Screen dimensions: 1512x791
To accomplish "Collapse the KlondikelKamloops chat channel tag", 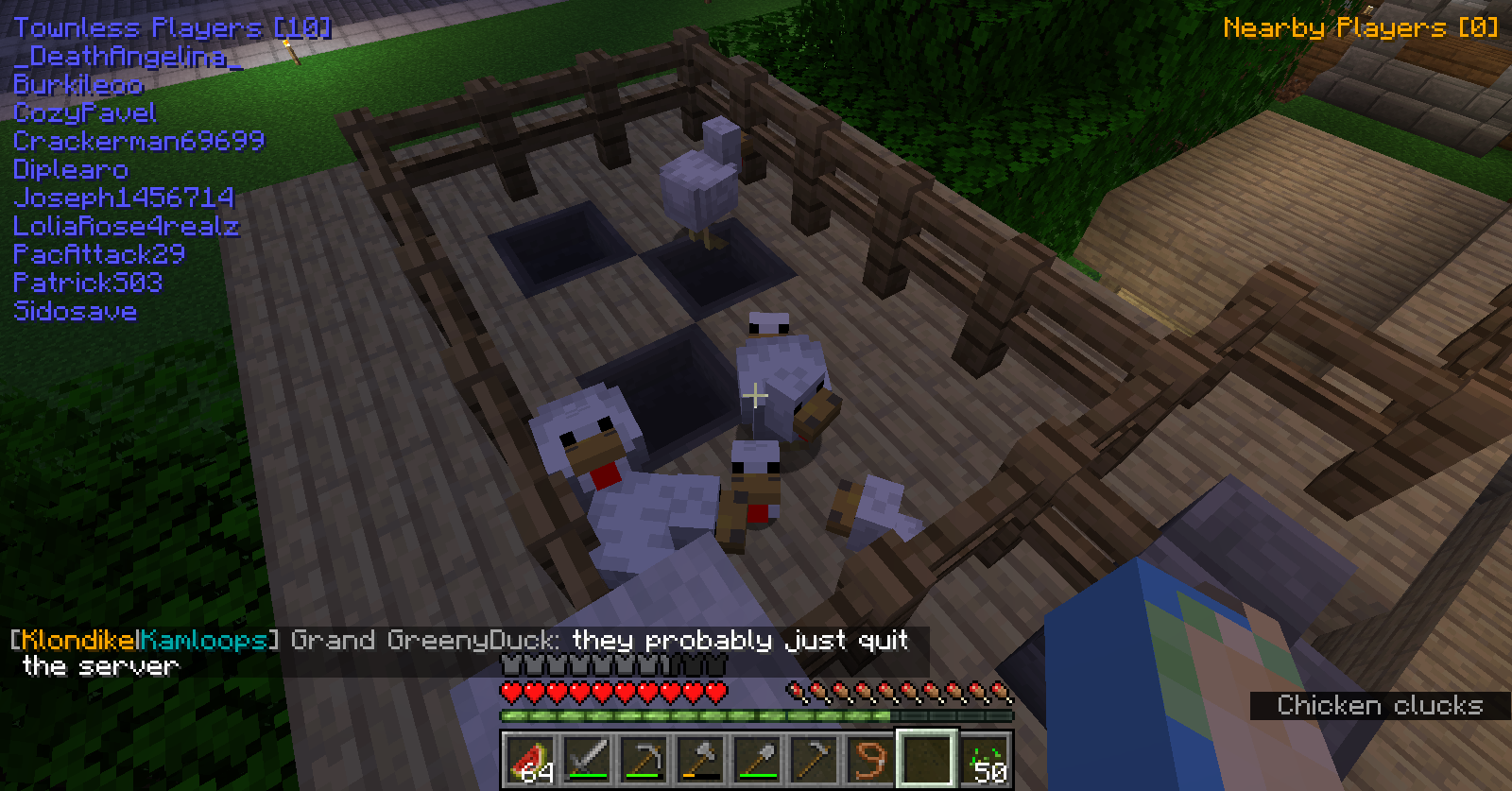I will 142,640.
